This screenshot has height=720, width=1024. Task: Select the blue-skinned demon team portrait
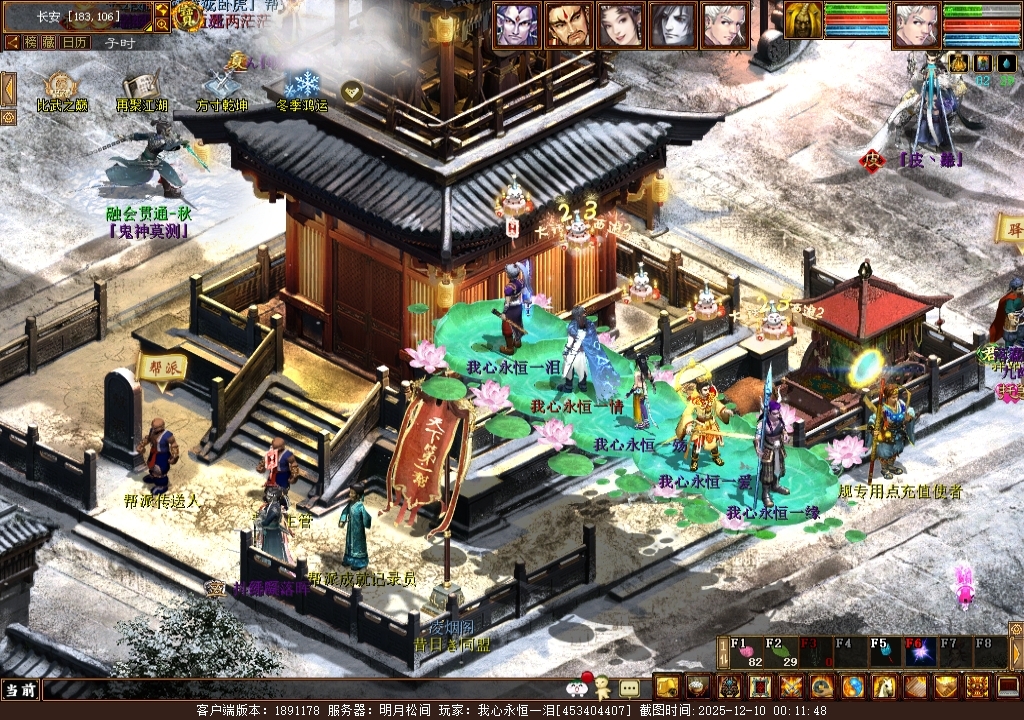516,25
